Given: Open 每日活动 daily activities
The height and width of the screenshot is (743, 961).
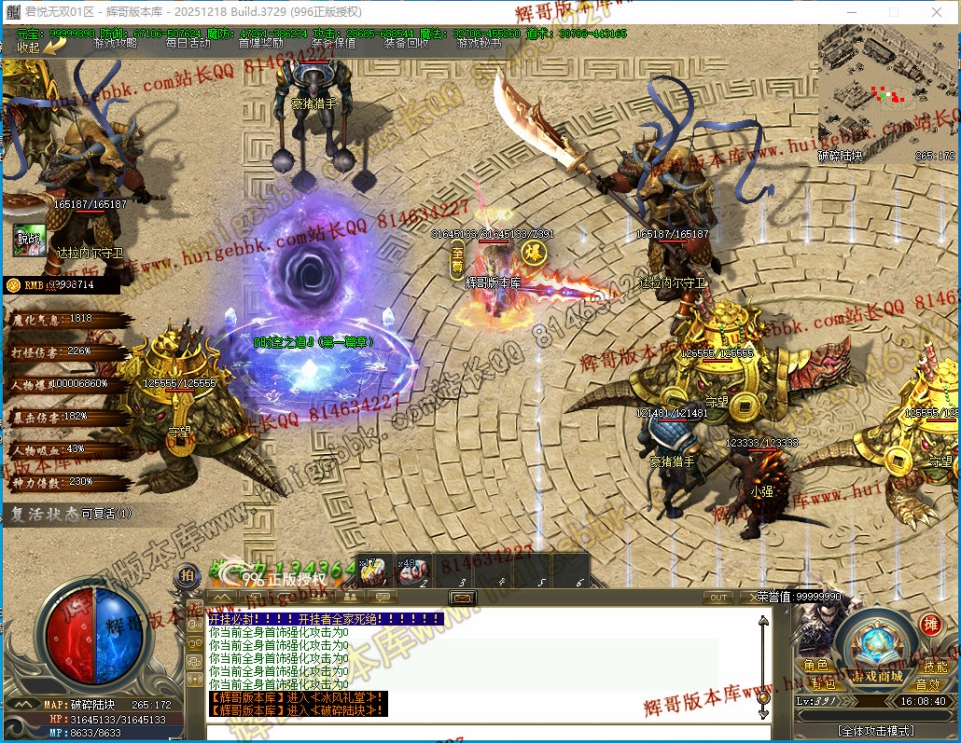Looking at the screenshot, I should click(x=188, y=43).
